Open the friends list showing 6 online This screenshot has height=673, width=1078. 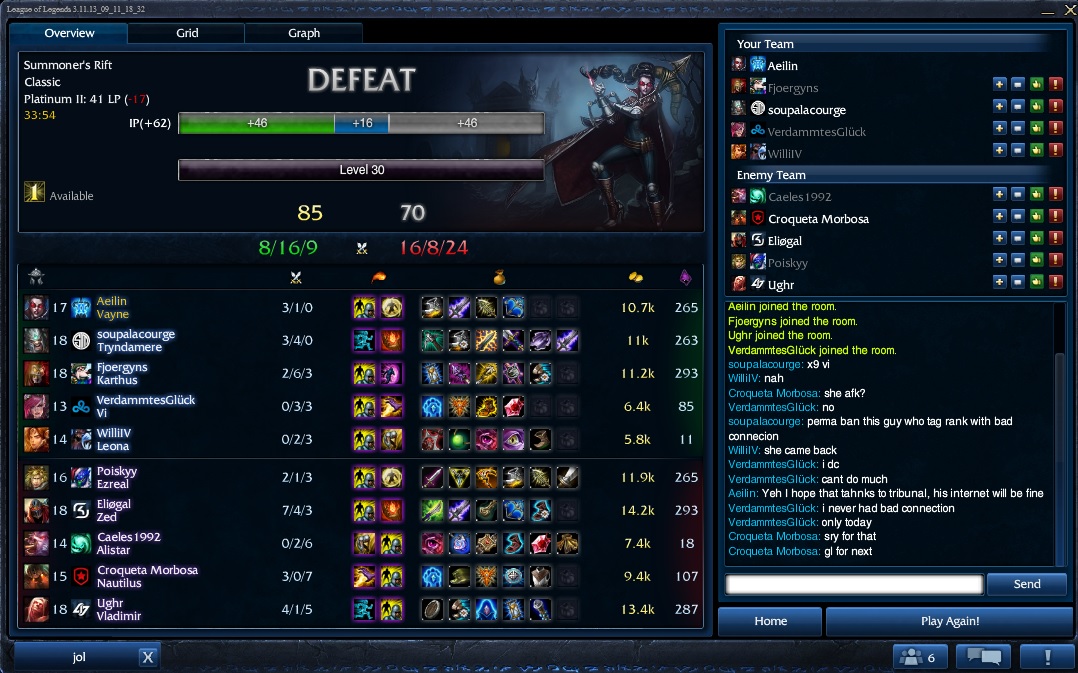919,657
